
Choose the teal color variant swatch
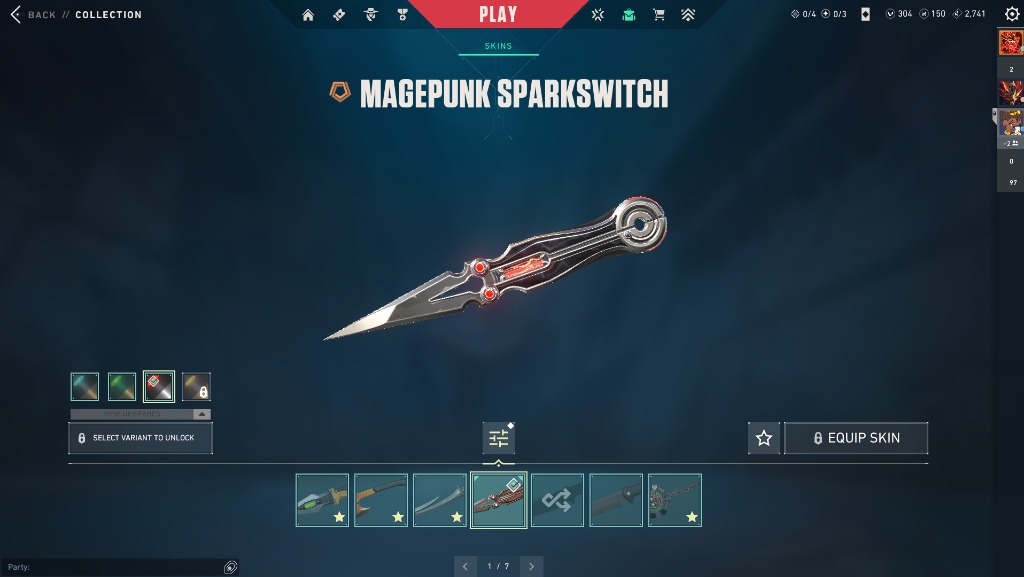click(x=85, y=387)
